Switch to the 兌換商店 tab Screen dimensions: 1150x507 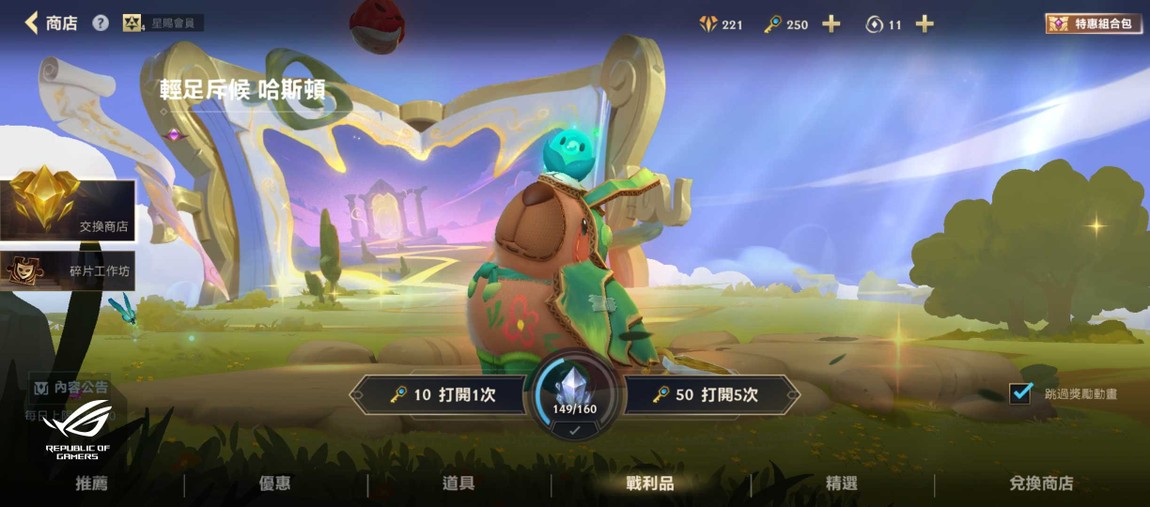1041,484
